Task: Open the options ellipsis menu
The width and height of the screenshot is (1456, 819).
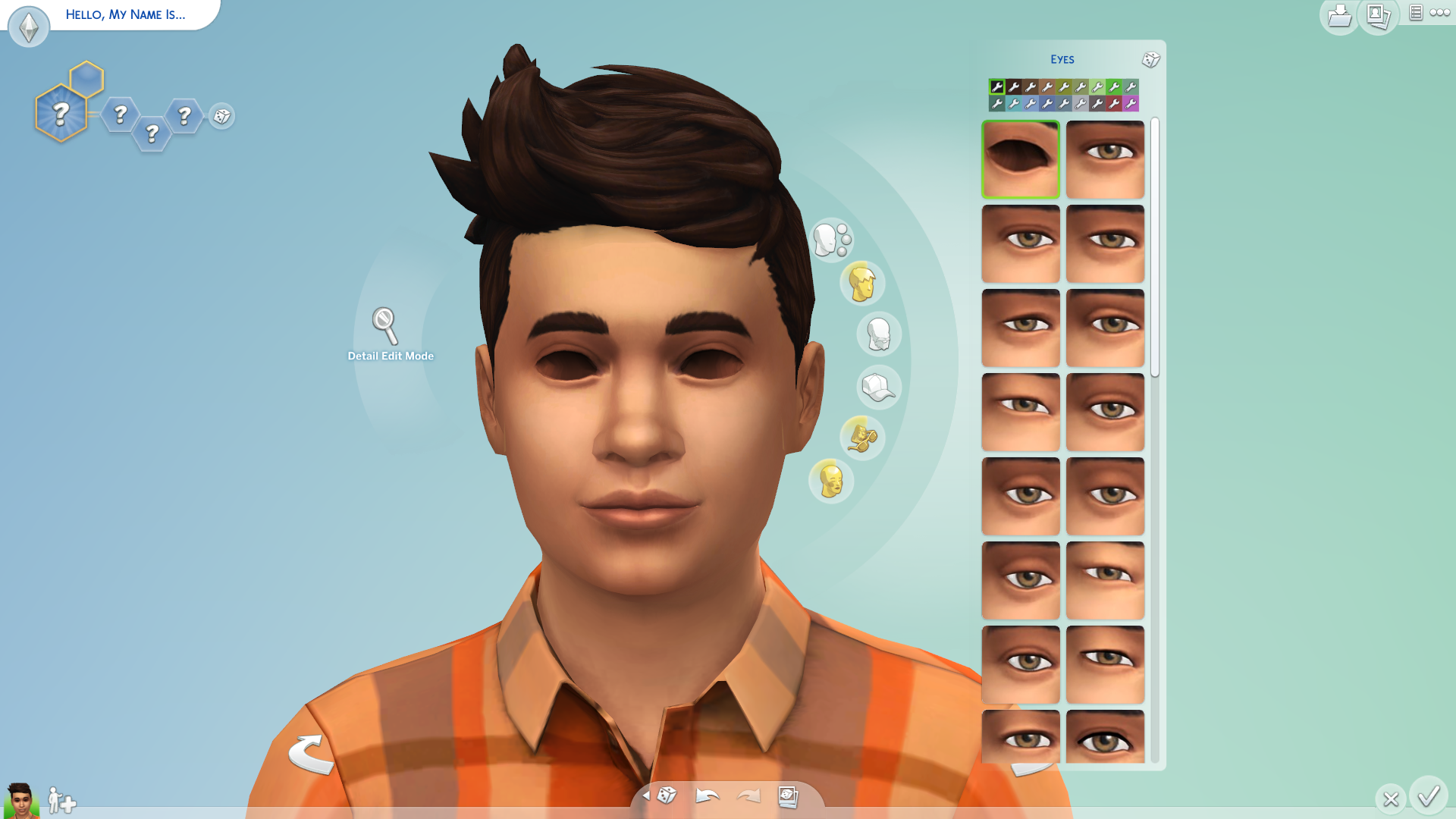Action: pyautogui.click(x=1440, y=12)
